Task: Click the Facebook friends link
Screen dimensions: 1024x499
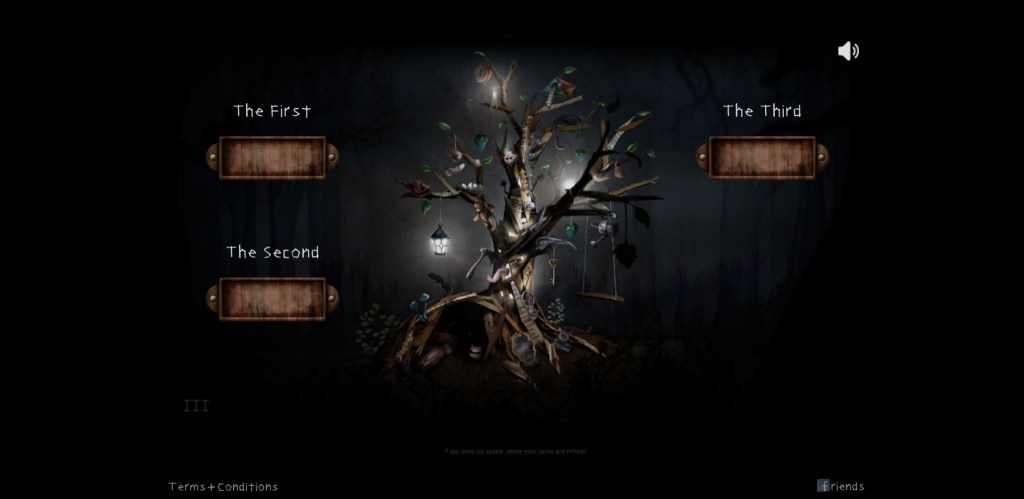Action: (x=840, y=486)
